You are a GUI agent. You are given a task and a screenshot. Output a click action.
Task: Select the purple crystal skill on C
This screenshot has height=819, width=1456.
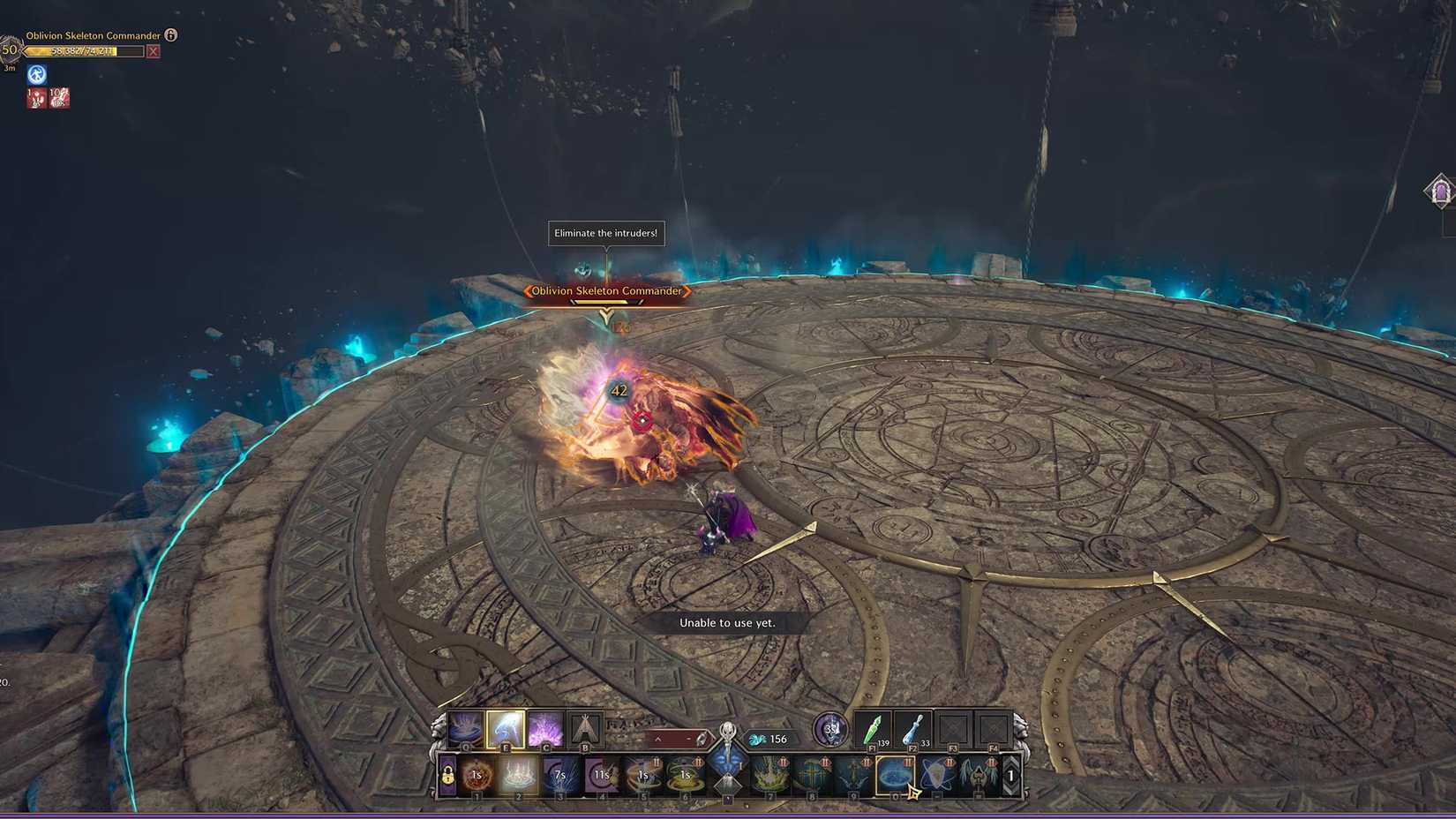coord(546,729)
